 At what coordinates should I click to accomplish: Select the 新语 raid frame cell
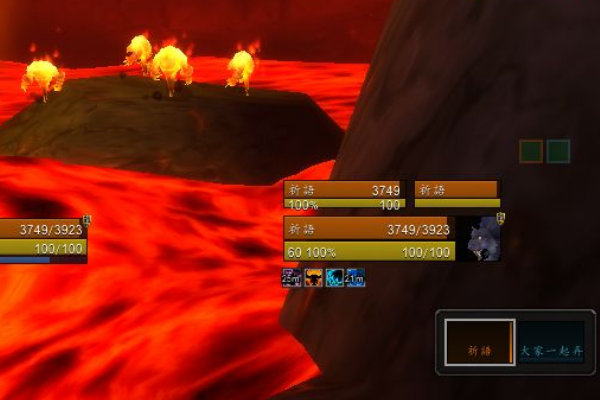click(x=479, y=341)
